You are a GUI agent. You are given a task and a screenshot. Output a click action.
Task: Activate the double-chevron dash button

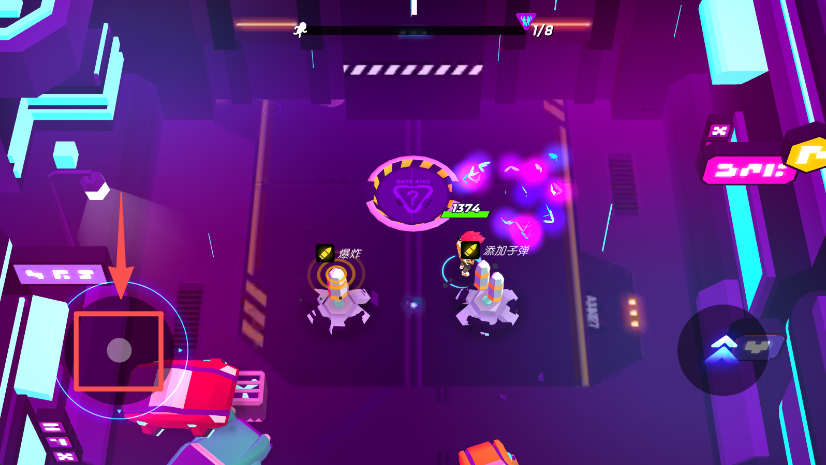click(722, 349)
